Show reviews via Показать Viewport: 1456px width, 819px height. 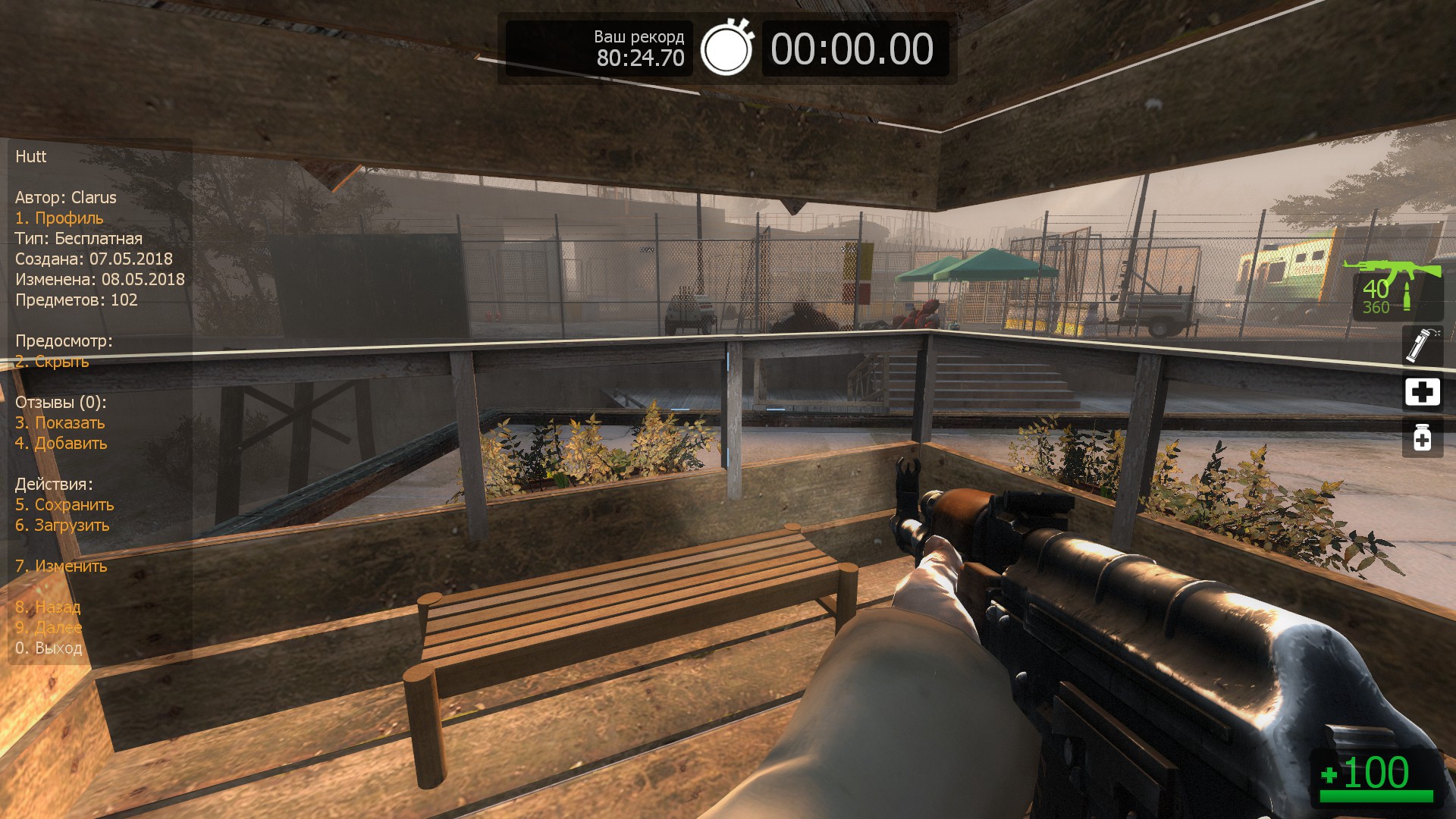click(60, 423)
